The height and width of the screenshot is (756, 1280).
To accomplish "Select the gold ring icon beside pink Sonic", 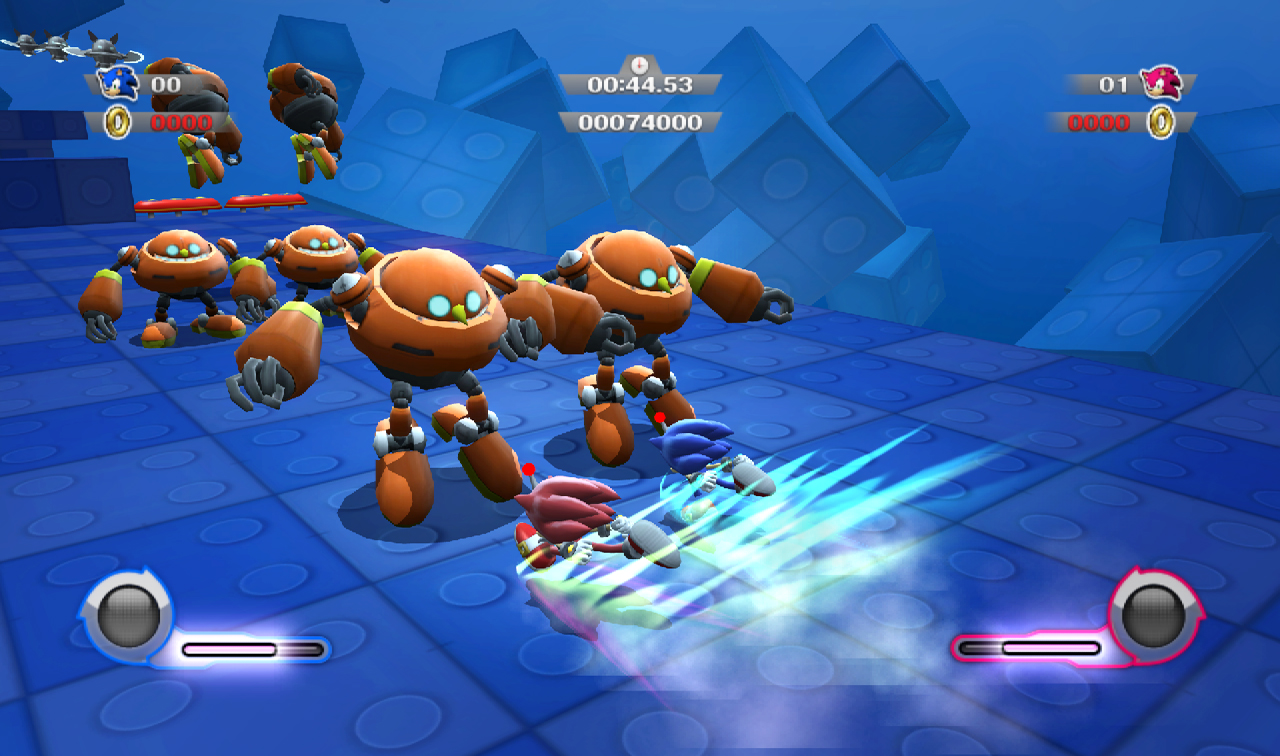I will pyautogui.click(x=1161, y=122).
